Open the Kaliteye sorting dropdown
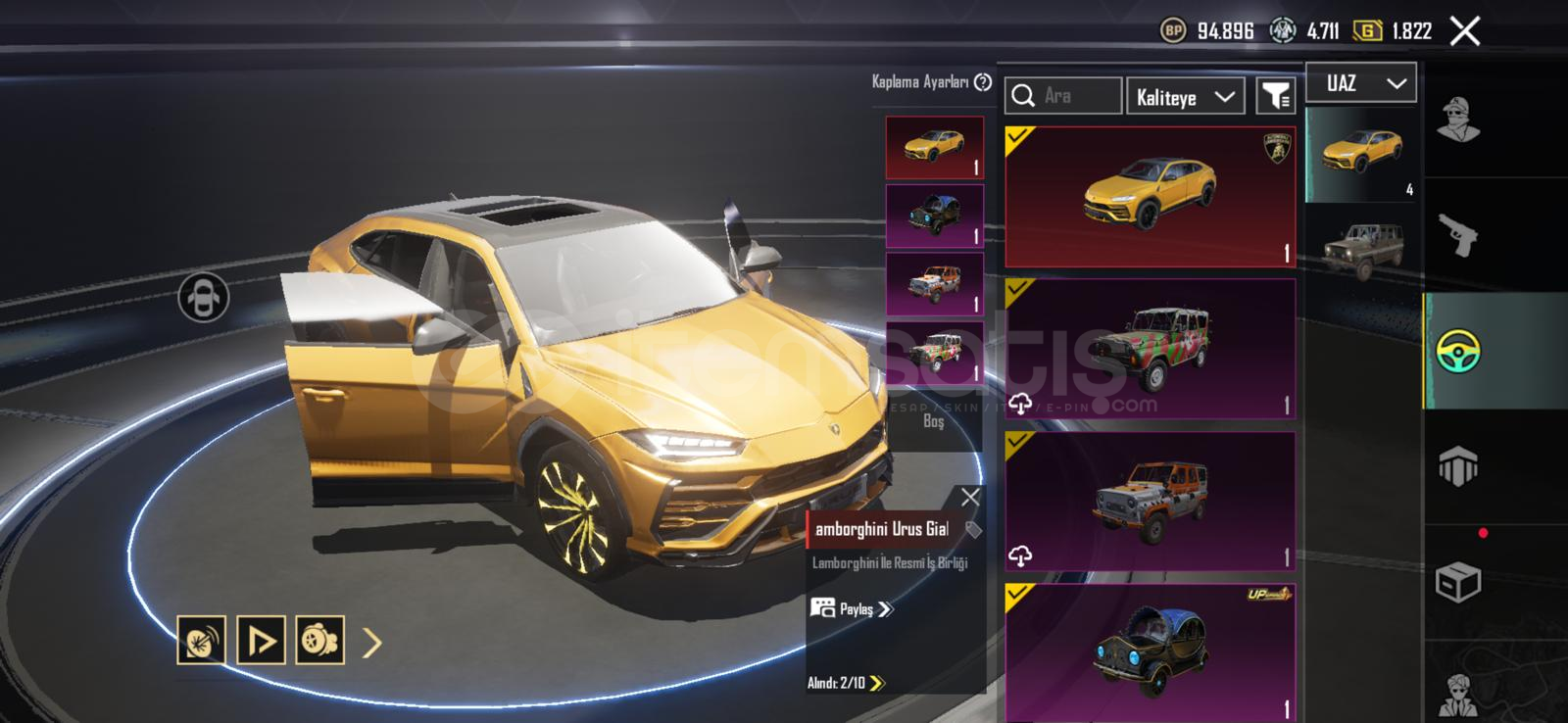The image size is (1568, 723). [x=1185, y=95]
